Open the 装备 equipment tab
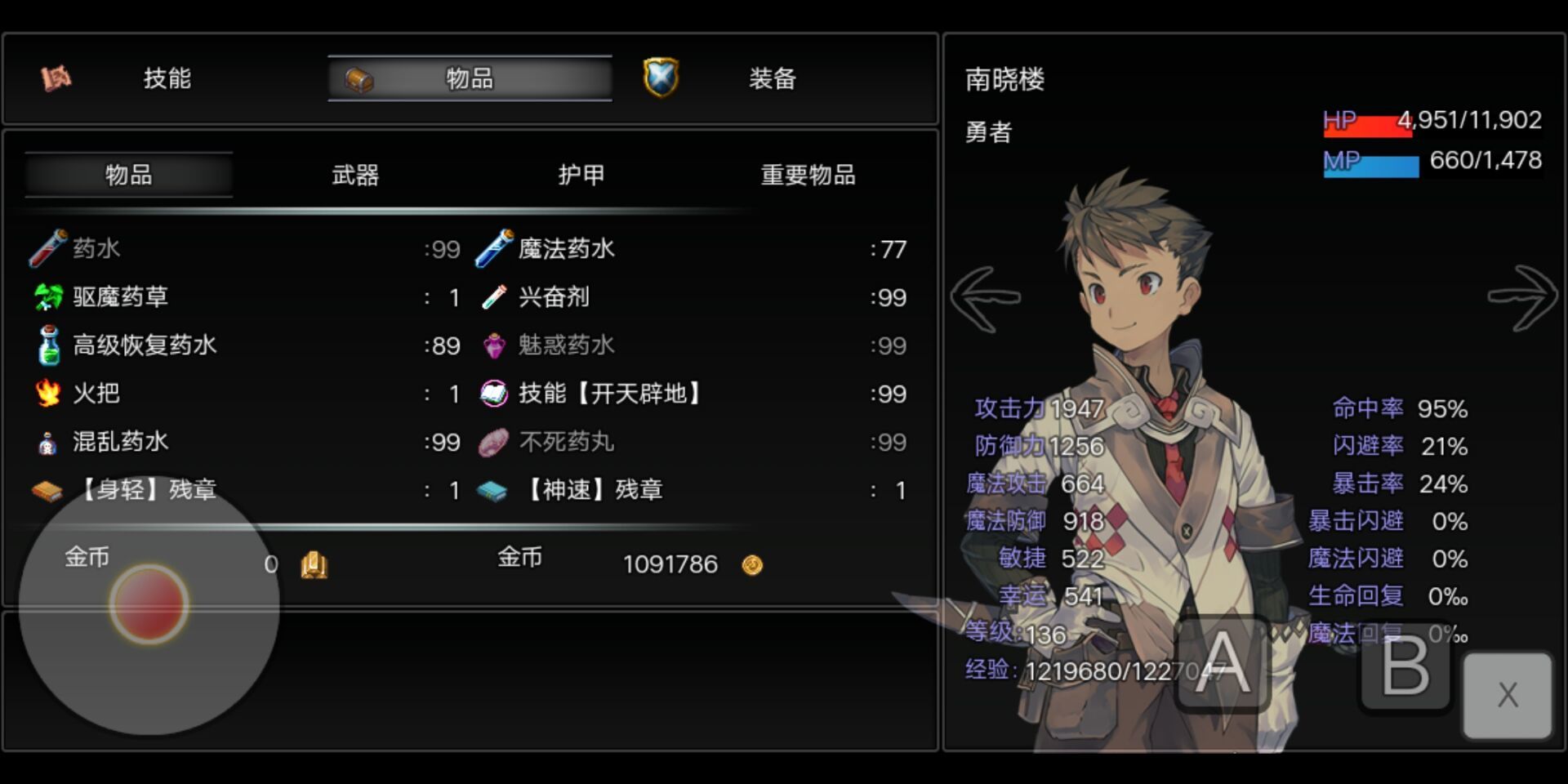The image size is (1568, 784). [771, 78]
